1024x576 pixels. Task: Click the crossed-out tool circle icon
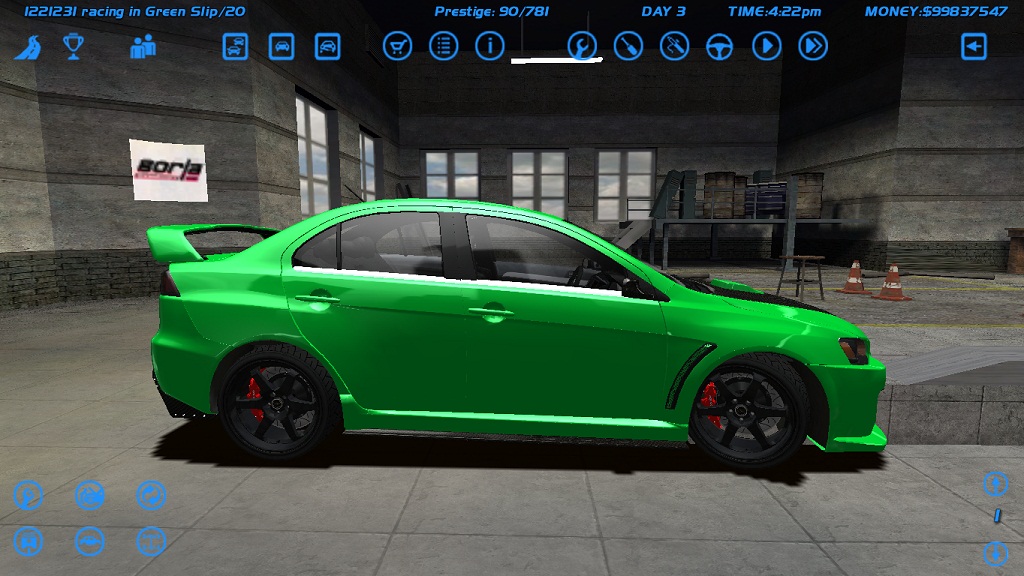coord(674,46)
